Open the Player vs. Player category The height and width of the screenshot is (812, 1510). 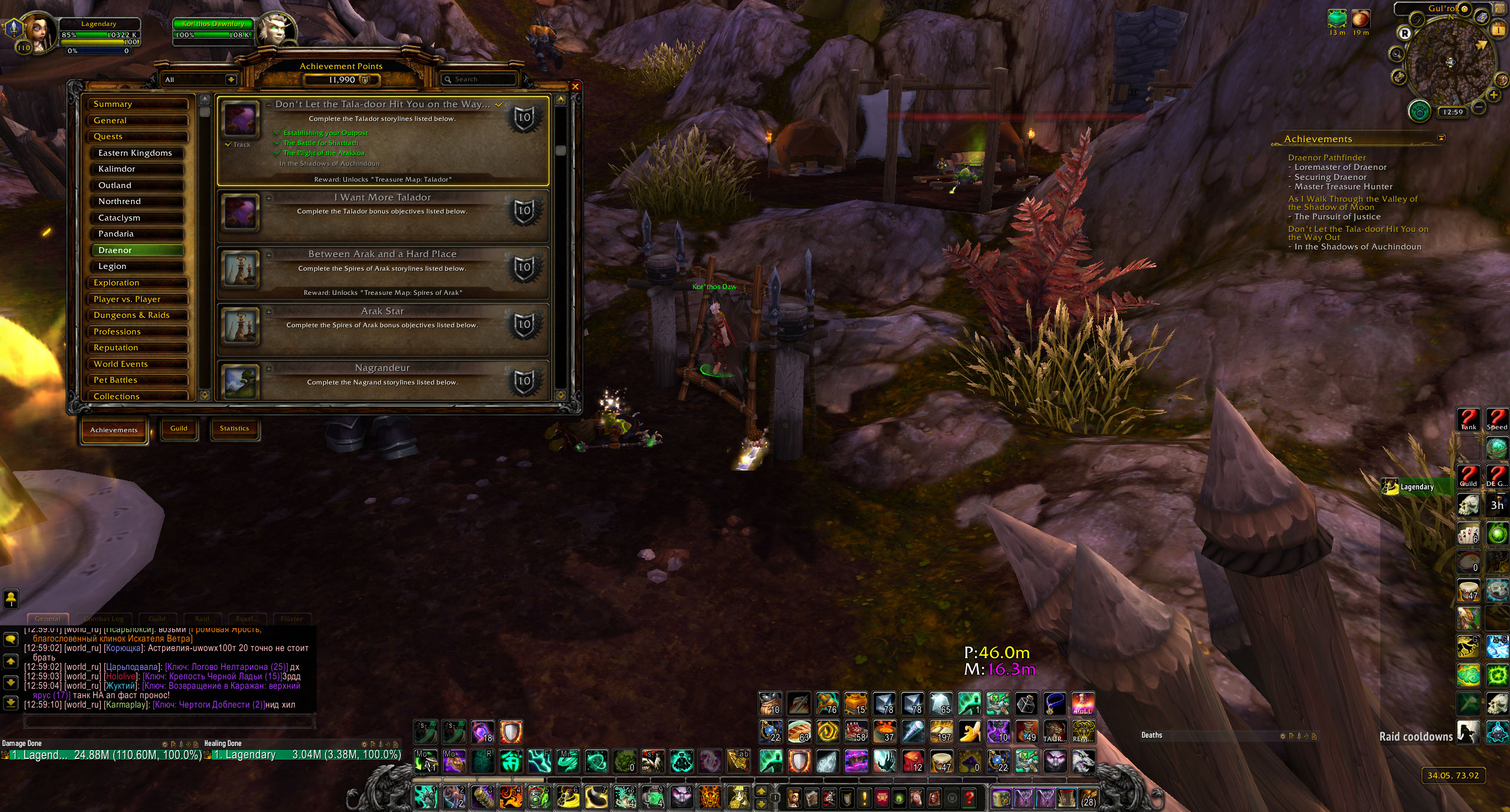(137, 300)
